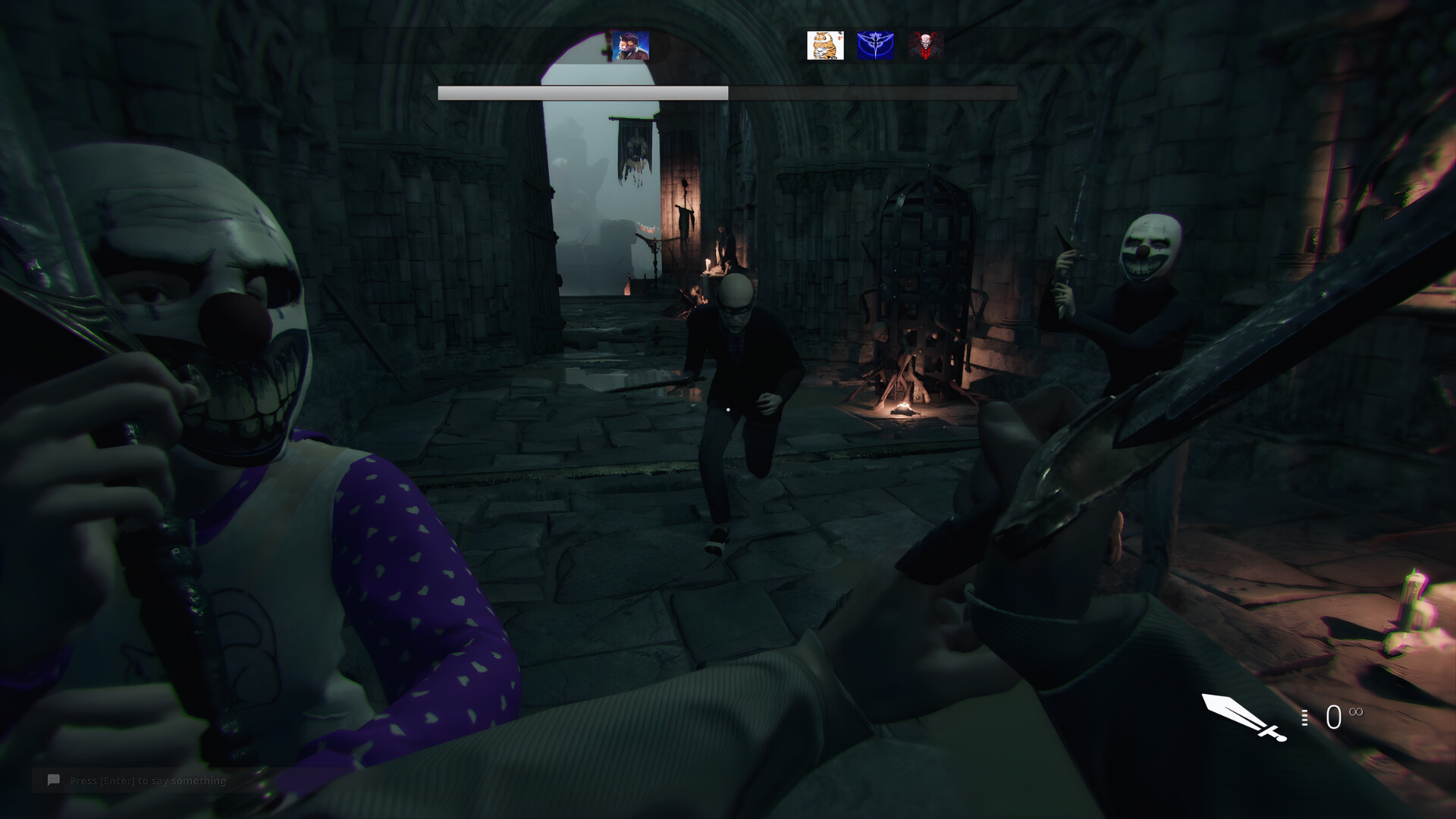Click the chat speech bubble icon
This screenshot has width=1456, height=819.
[53, 780]
